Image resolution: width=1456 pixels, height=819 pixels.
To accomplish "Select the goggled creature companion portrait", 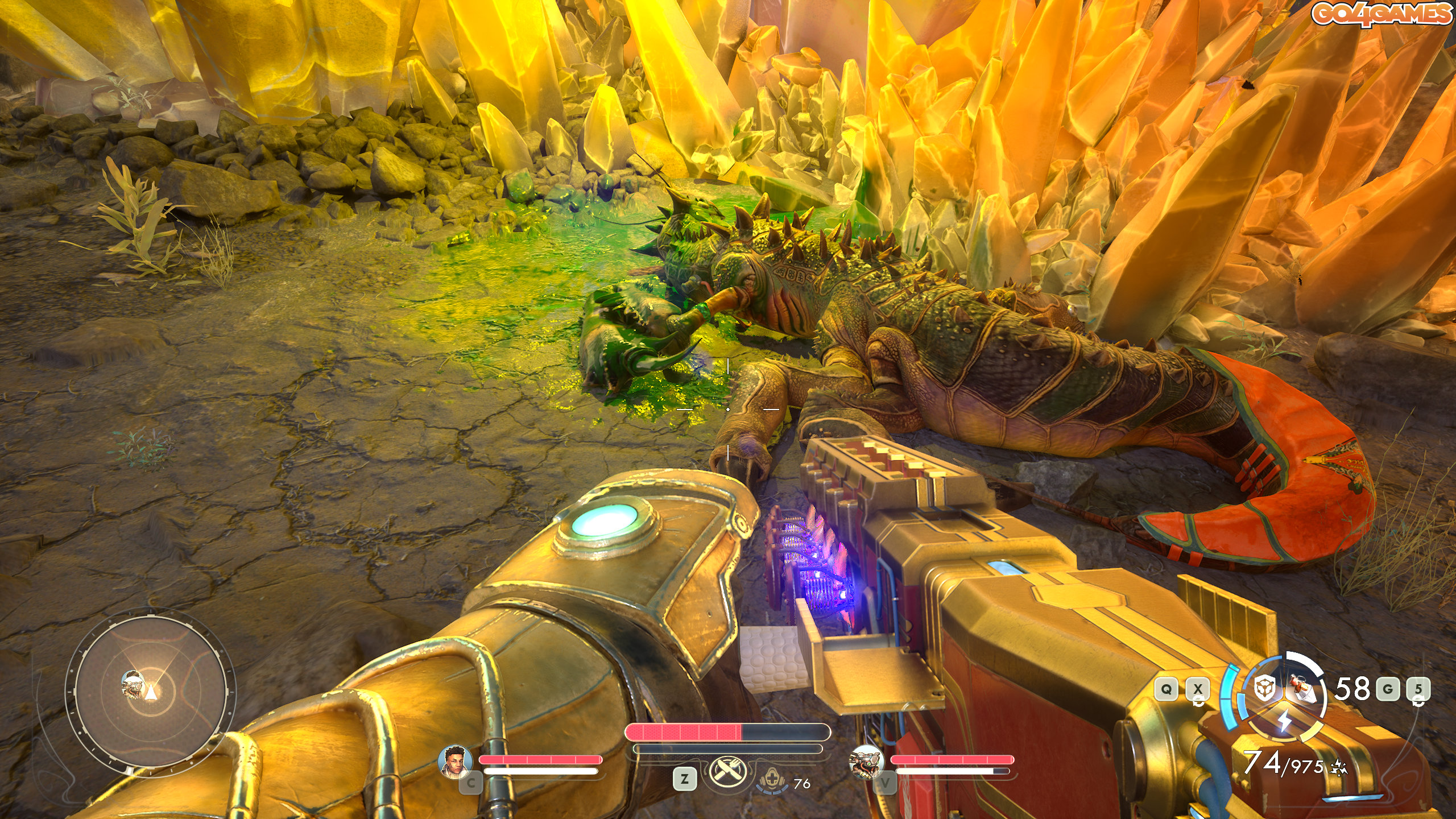I will 866,761.
